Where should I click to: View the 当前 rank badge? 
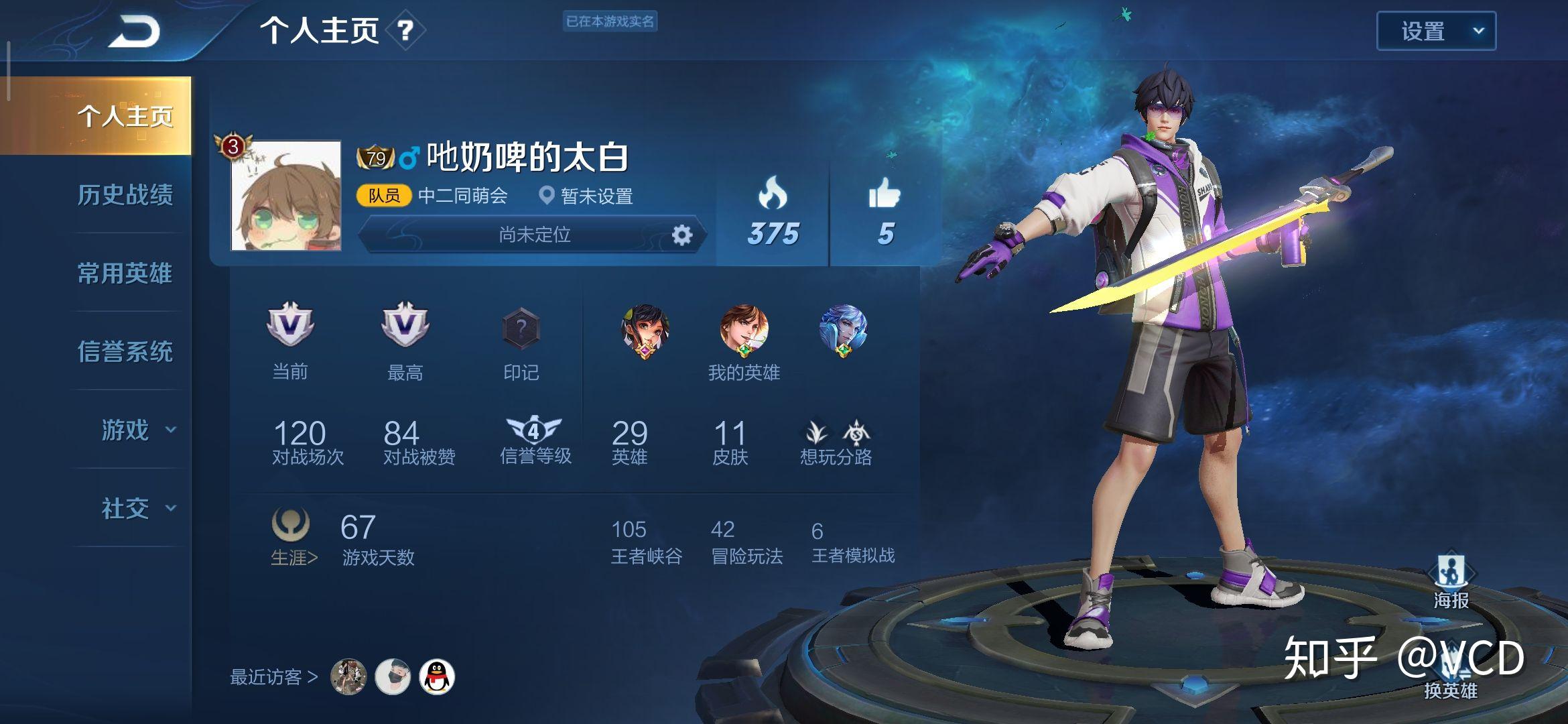[290, 326]
